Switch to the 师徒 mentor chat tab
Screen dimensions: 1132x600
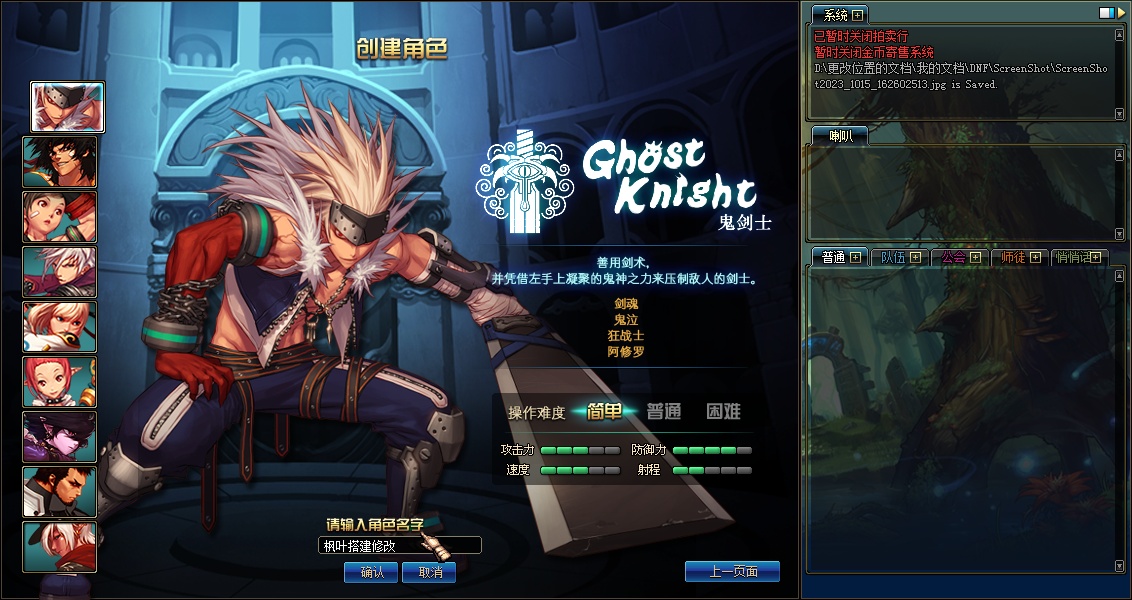click(x=1013, y=257)
